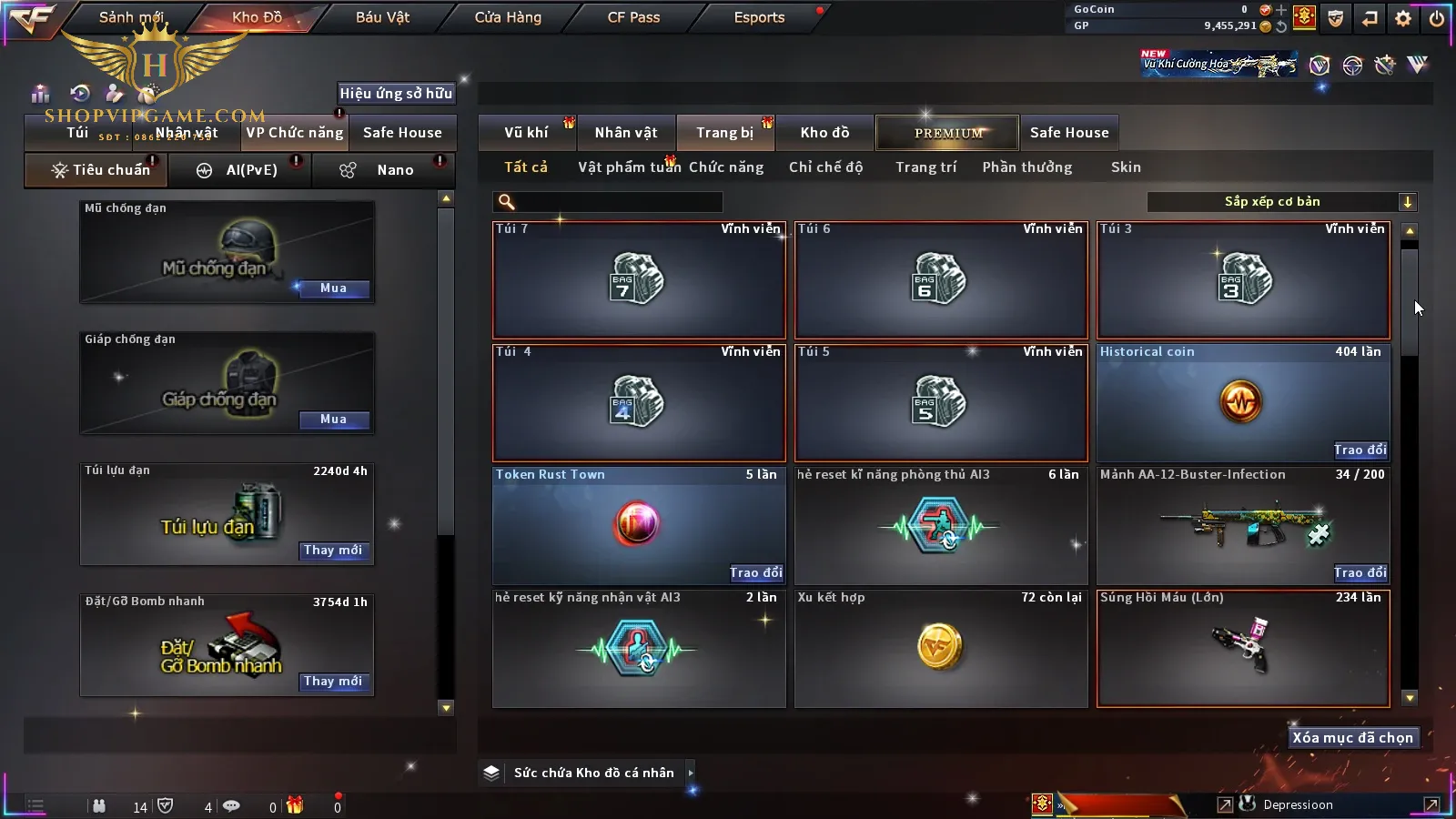
Task: Select the Súng Hồi Máu (Lớn) item
Action: coord(1243,648)
